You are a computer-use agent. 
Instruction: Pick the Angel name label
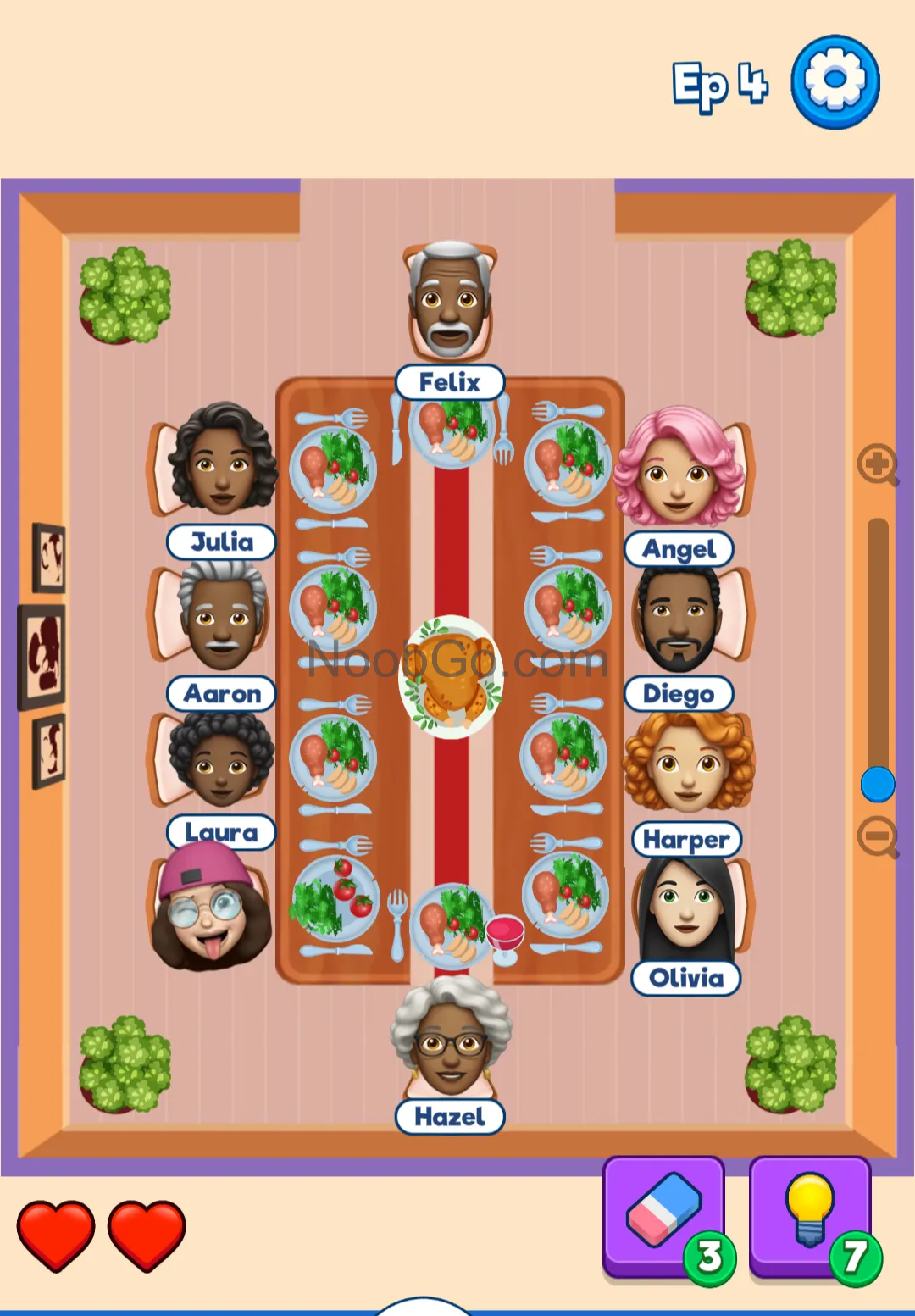(679, 549)
